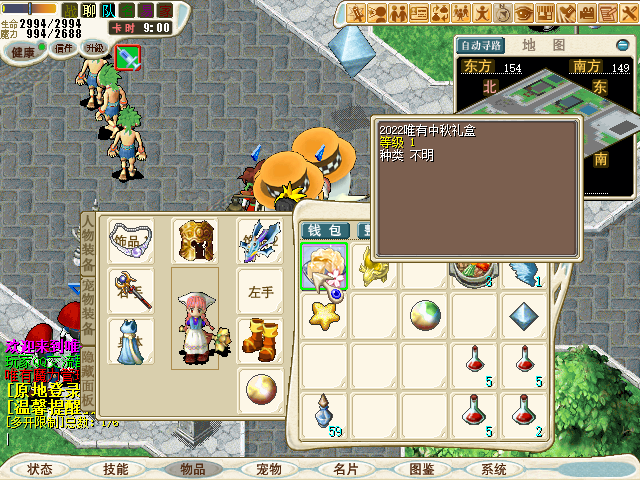Open the 状态 status tab

tap(41, 468)
